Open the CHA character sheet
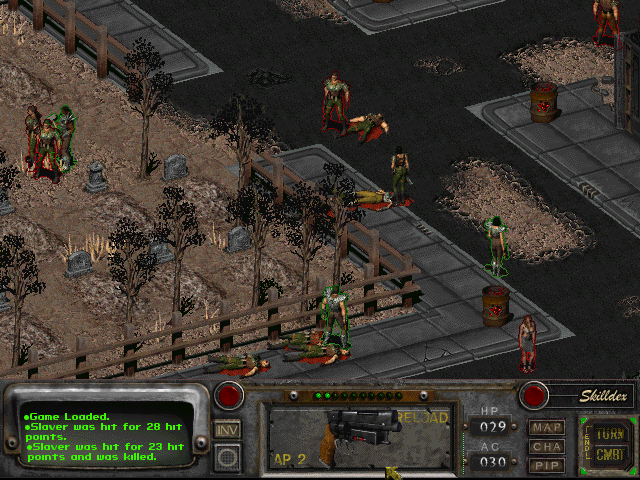Image resolution: width=640 pixels, height=480 pixels. (x=547, y=446)
